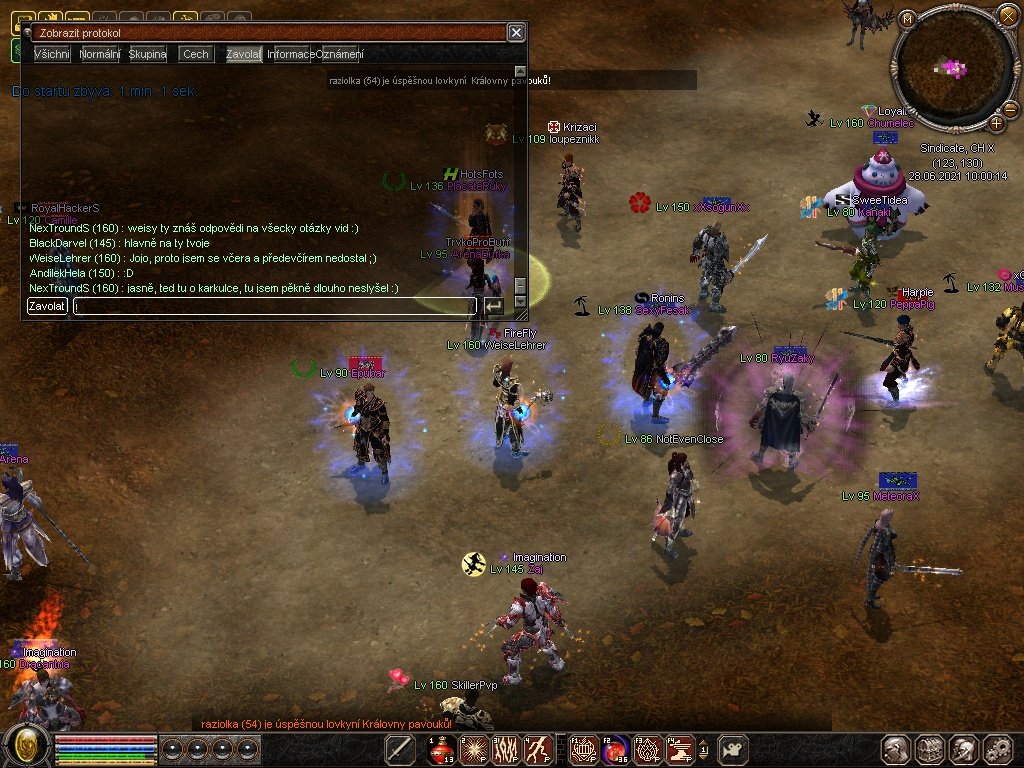Focus the chat message input field
This screenshot has height=768, width=1024.
click(x=275, y=306)
